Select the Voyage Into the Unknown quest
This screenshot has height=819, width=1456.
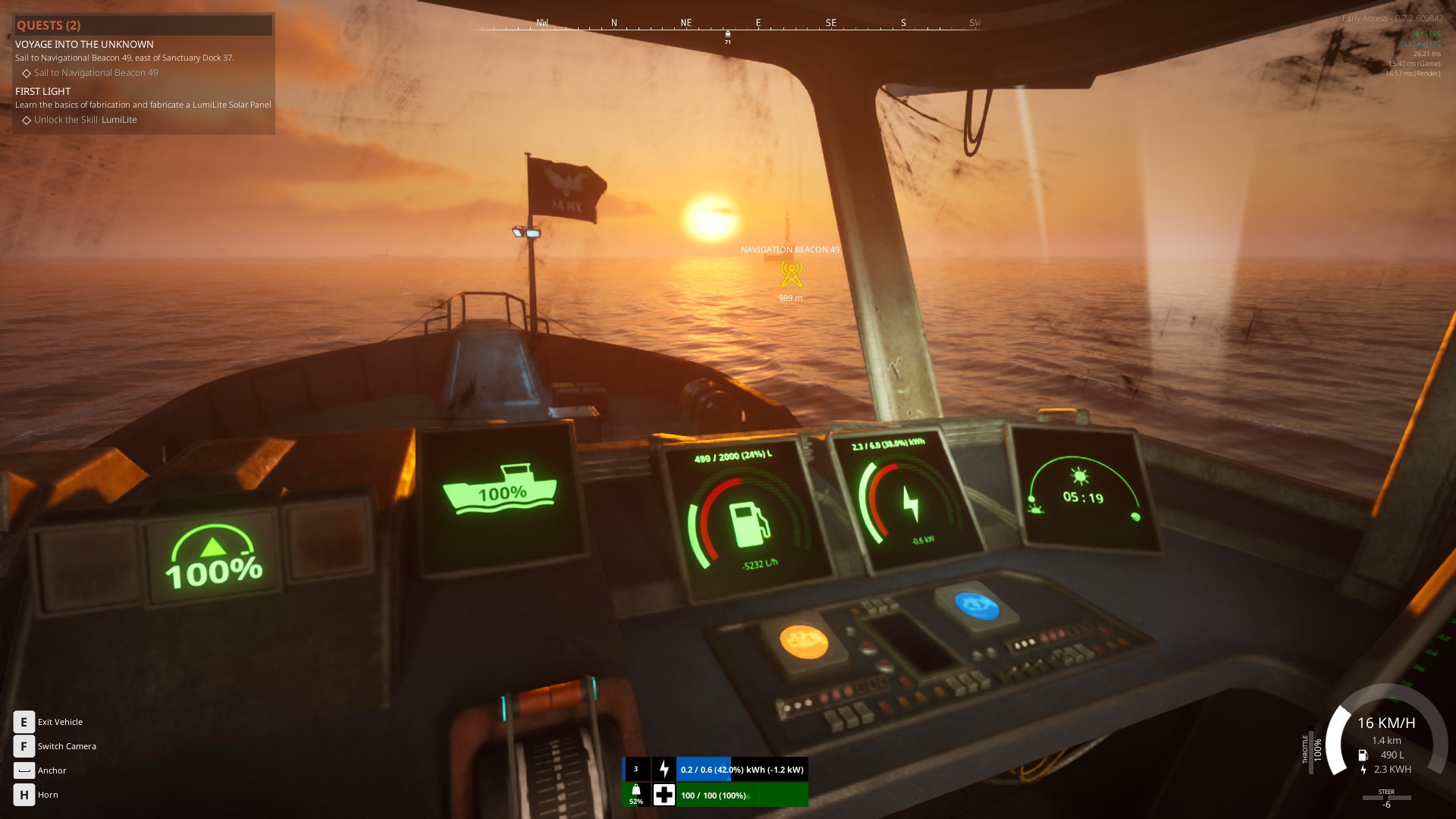coord(84,45)
